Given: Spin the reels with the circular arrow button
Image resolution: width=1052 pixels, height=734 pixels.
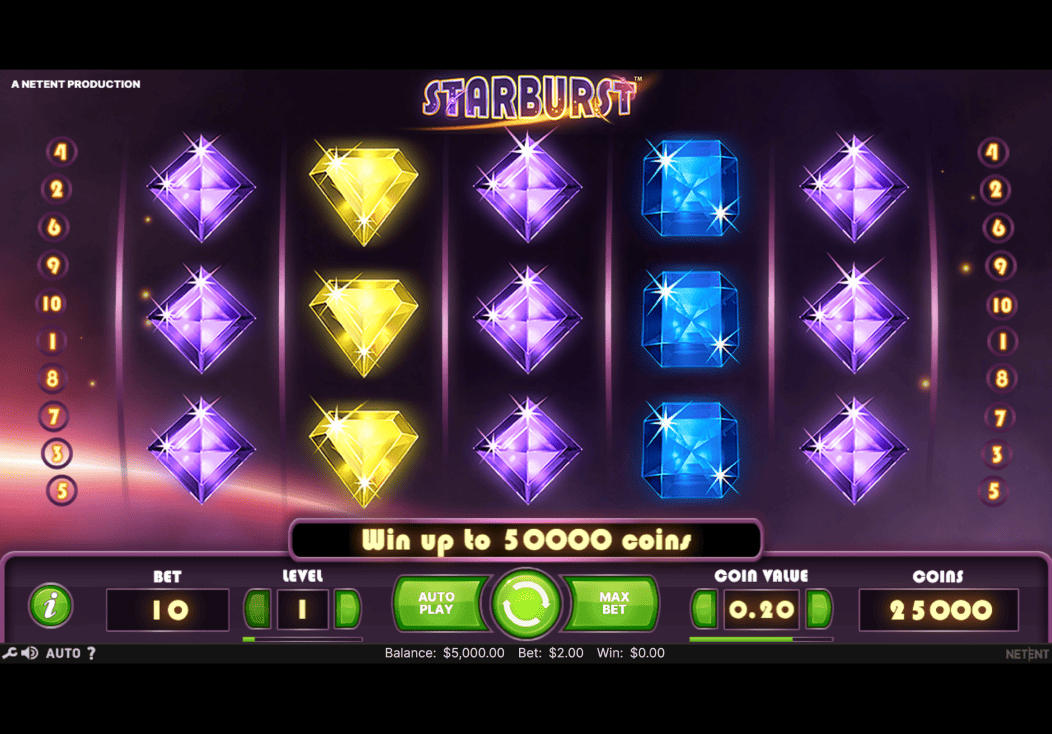Looking at the screenshot, I should pos(525,605).
